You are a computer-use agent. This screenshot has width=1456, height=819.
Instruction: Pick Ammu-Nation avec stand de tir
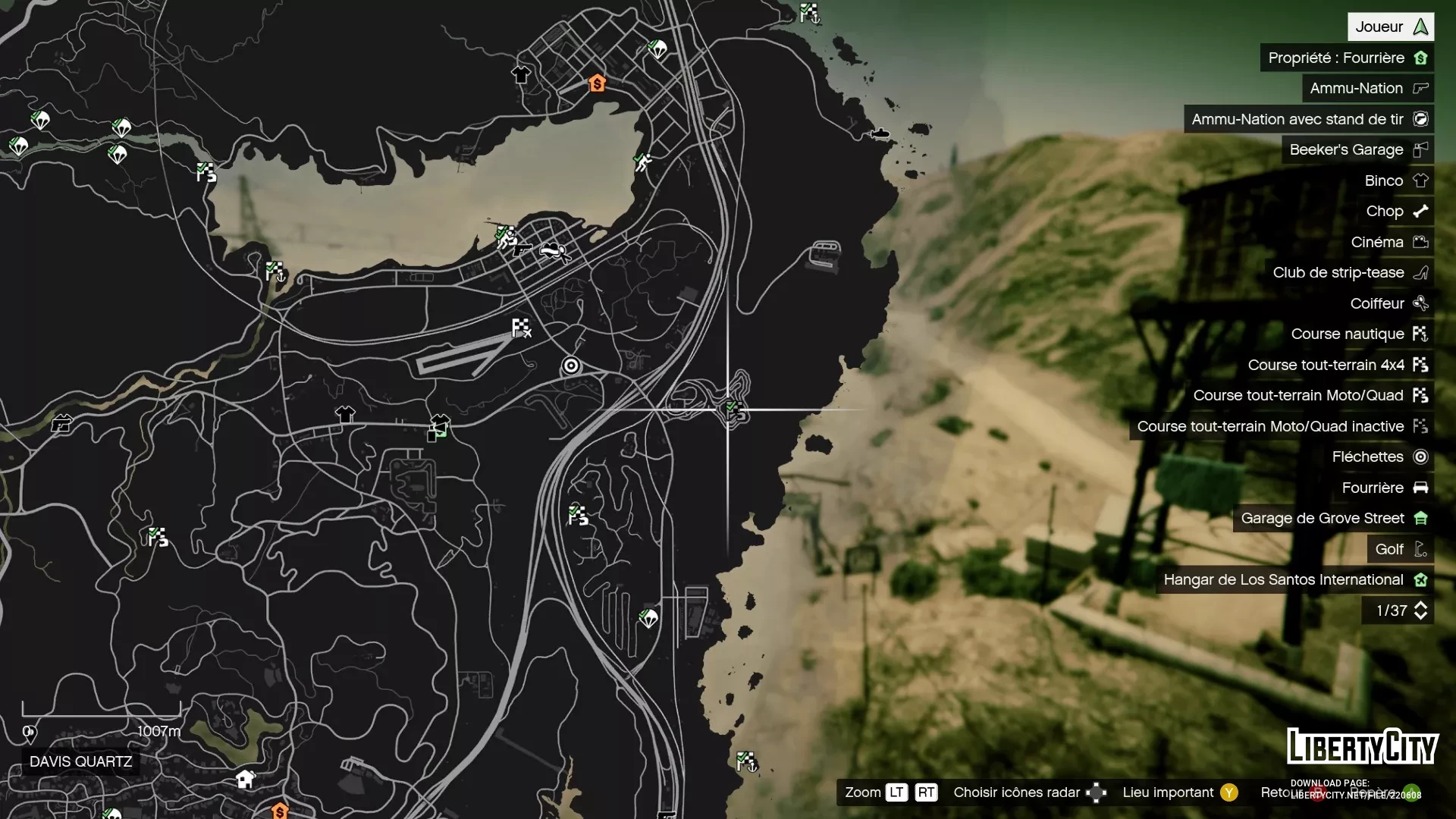pos(1308,119)
